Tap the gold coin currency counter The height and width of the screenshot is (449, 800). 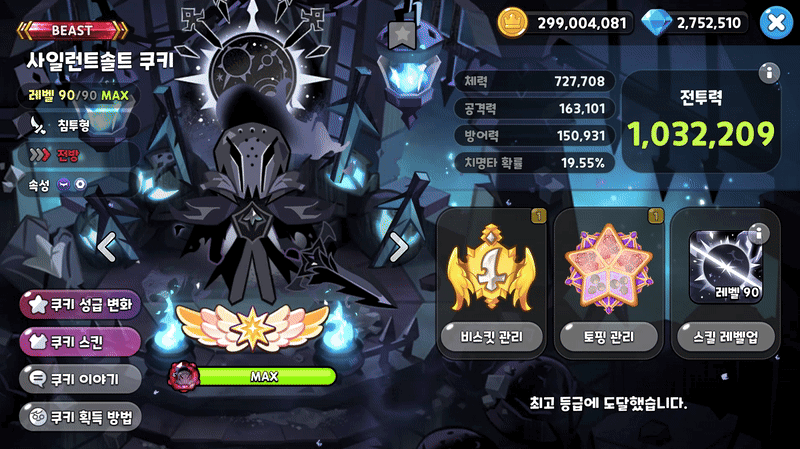565,22
